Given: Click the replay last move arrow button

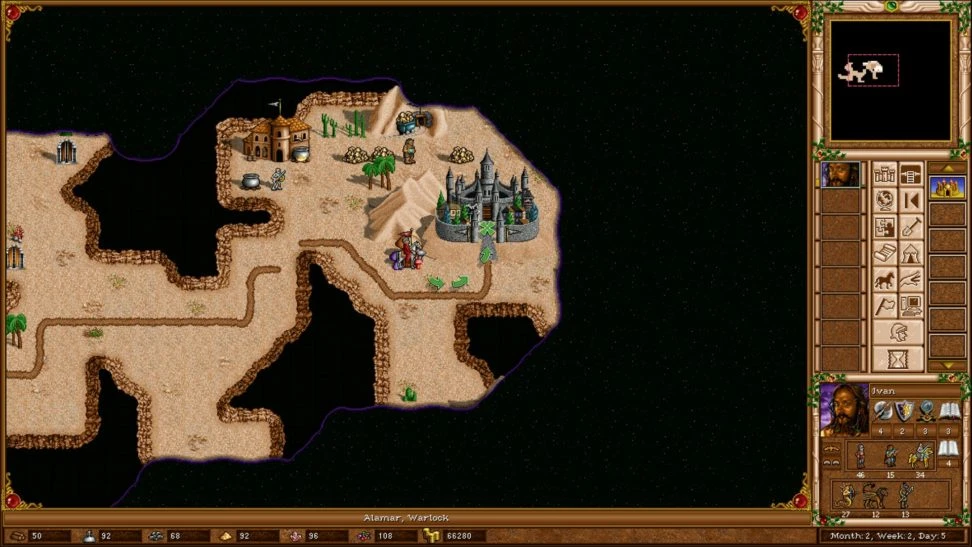Looking at the screenshot, I should click(x=910, y=201).
